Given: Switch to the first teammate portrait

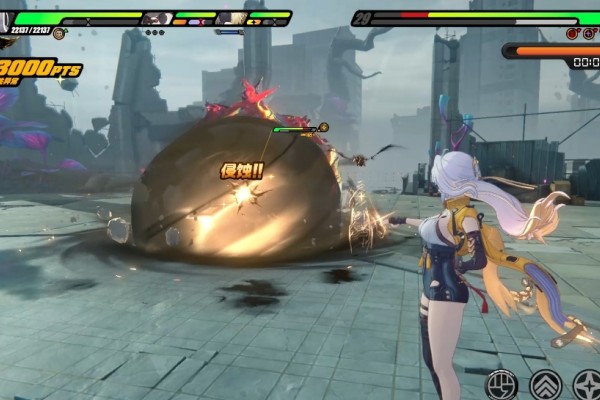Looking at the screenshot, I should tap(157, 18).
